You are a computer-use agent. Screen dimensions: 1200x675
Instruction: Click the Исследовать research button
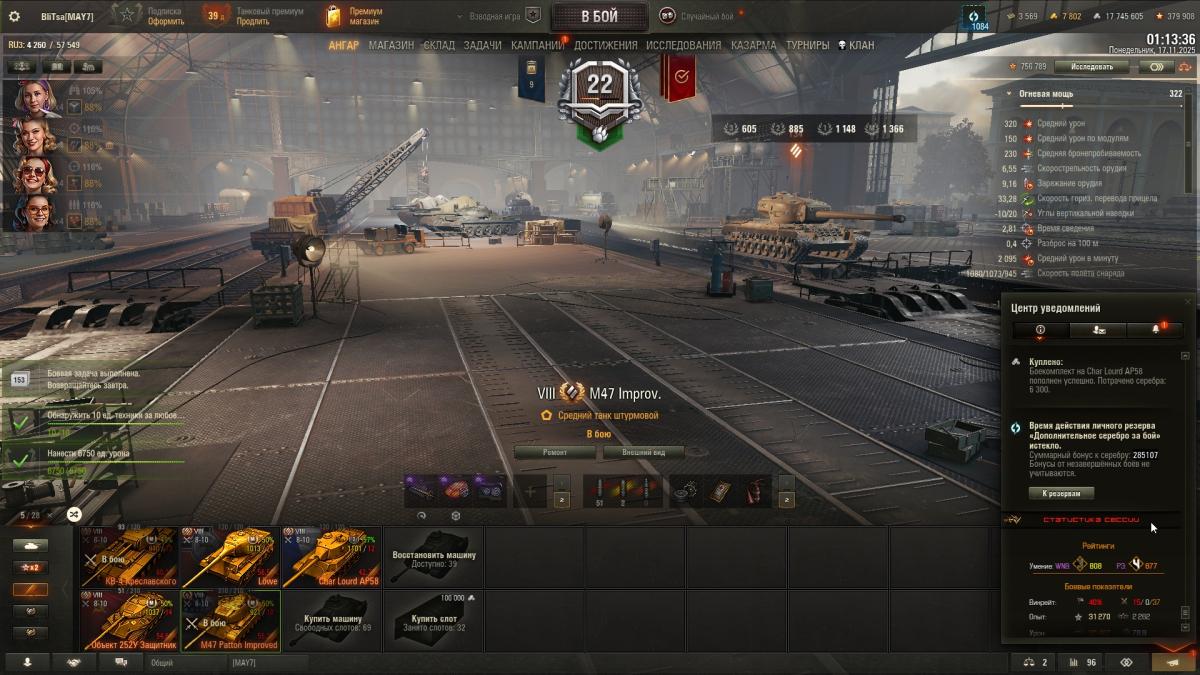(1092, 67)
